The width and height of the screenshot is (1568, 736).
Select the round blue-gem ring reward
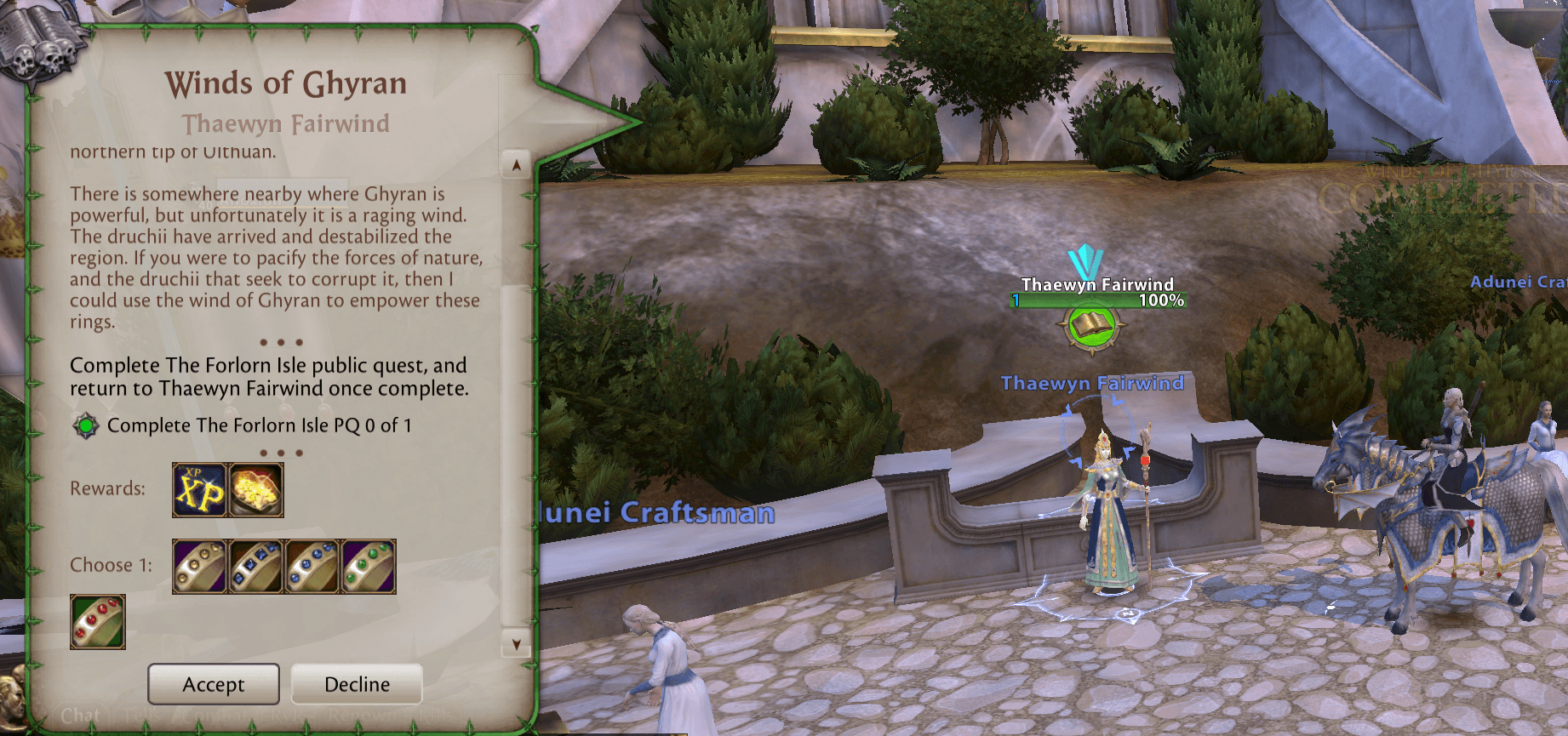click(x=312, y=566)
